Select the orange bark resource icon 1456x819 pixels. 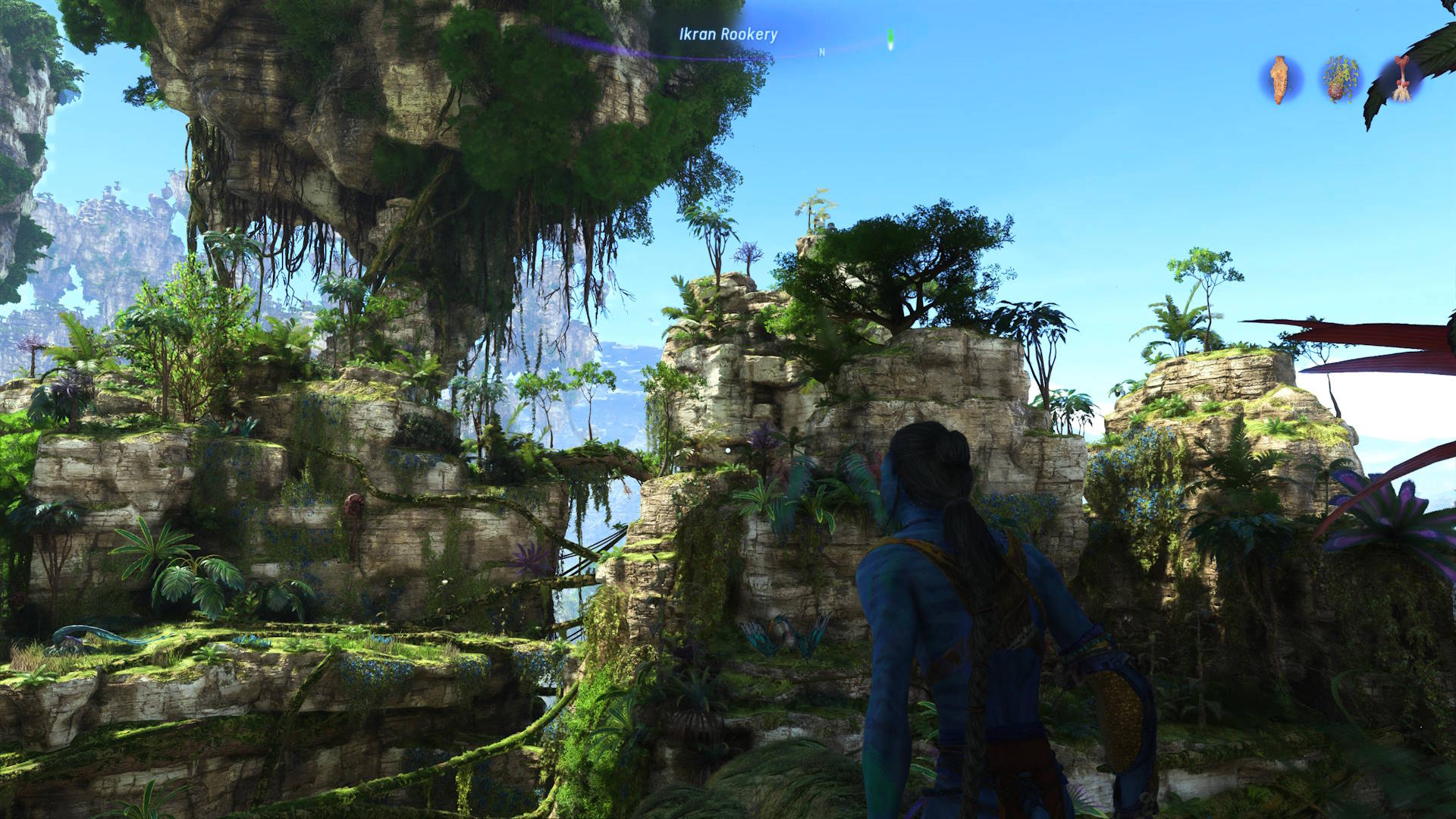pyautogui.click(x=1280, y=80)
